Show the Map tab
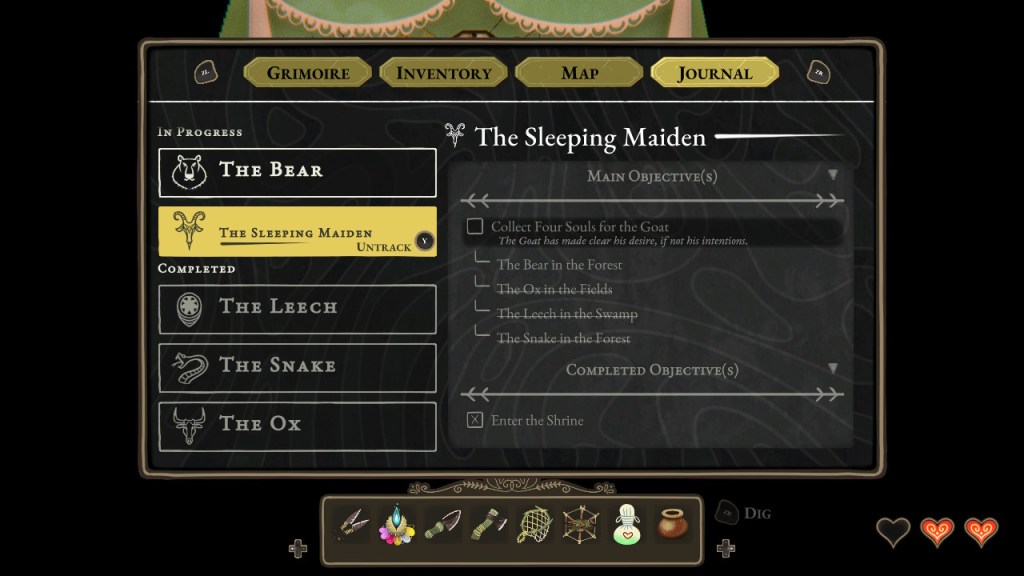 579,73
